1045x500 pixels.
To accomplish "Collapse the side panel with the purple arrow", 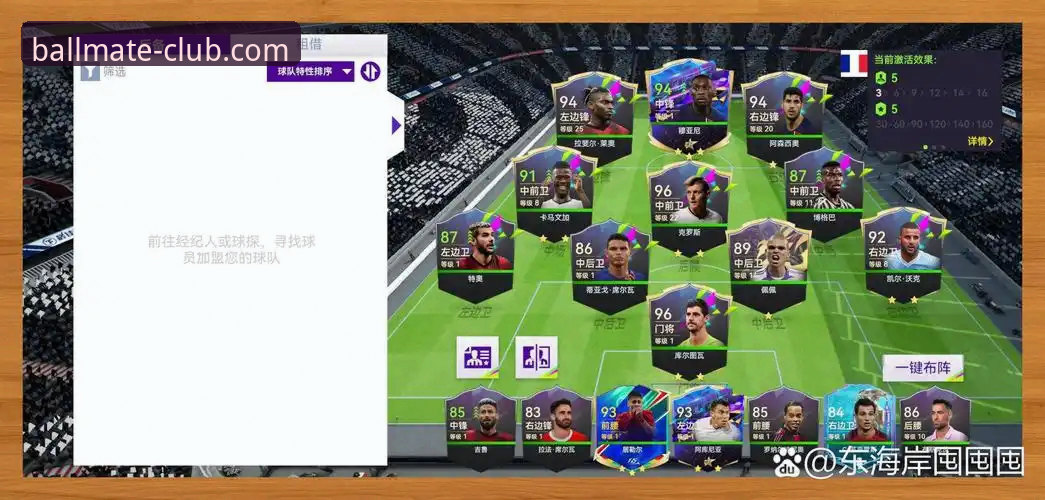I will point(396,125).
